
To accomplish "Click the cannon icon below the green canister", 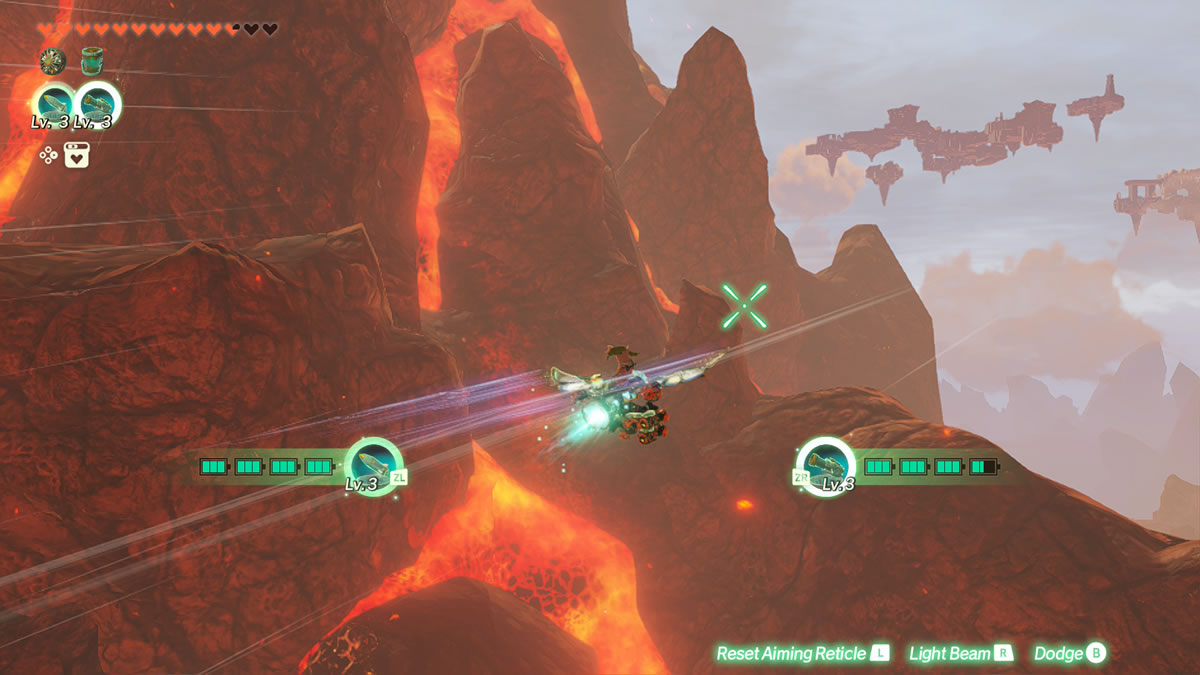I will point(97,104).
